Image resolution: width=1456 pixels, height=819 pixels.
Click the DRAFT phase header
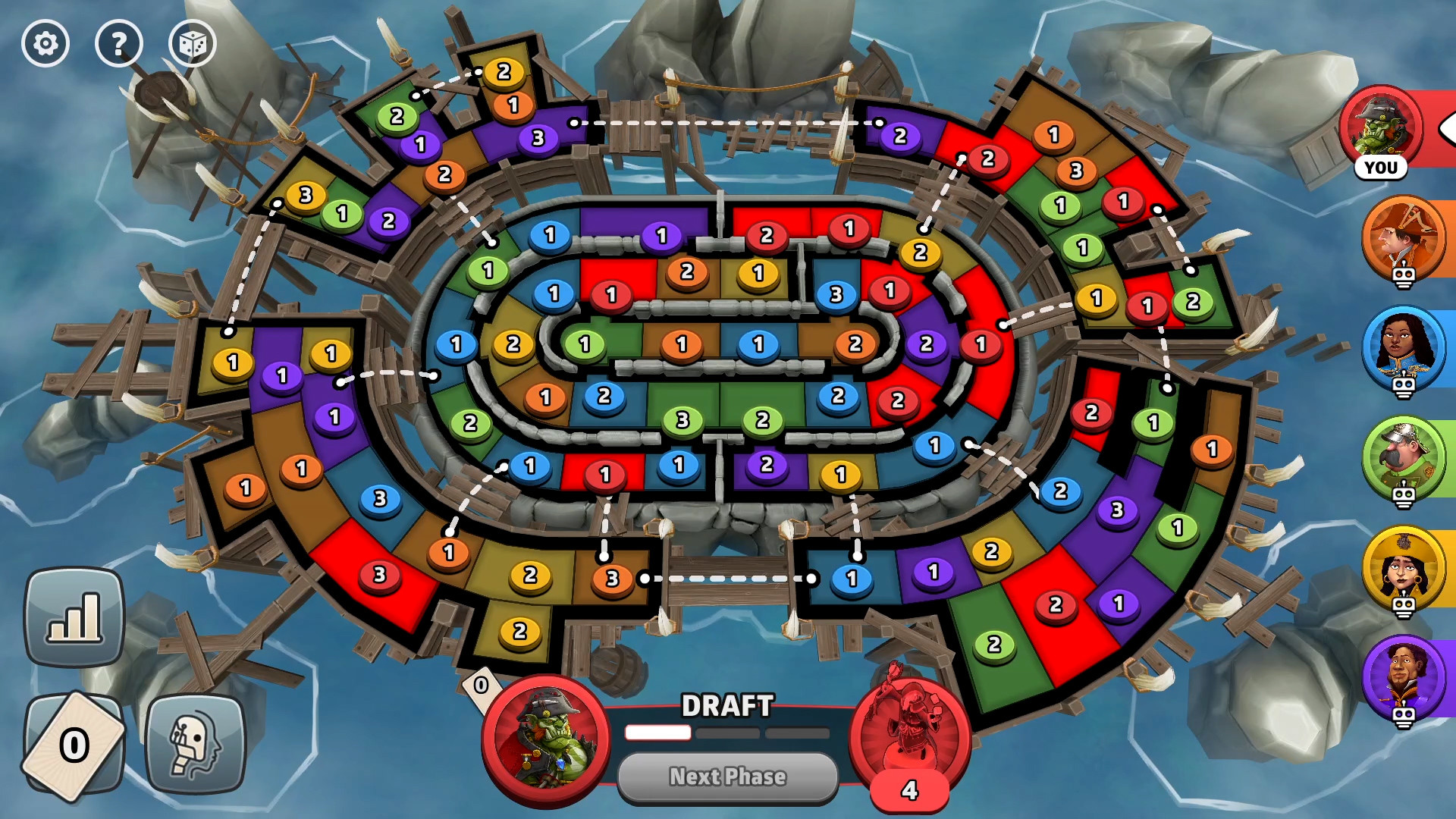[x=727, y=704]
